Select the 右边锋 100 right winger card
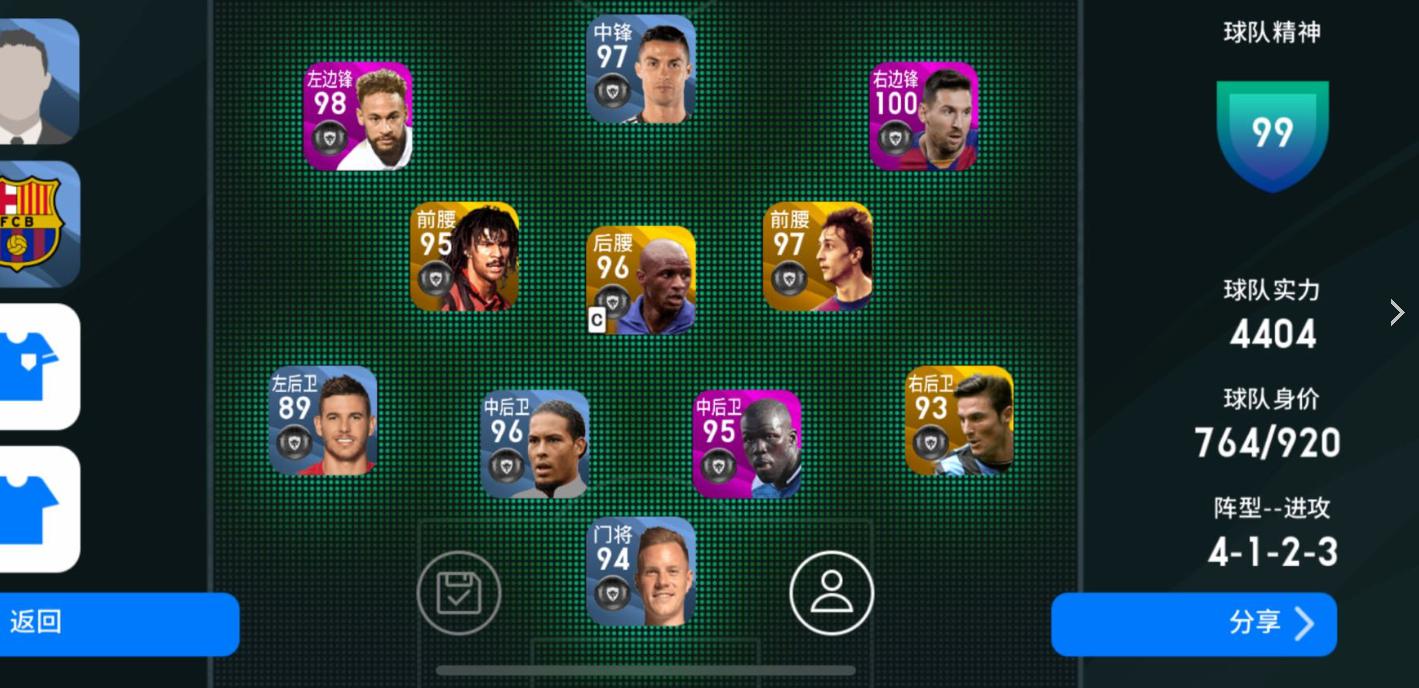The width and height of the screenshot is (1419, 688). pos(924,116)
